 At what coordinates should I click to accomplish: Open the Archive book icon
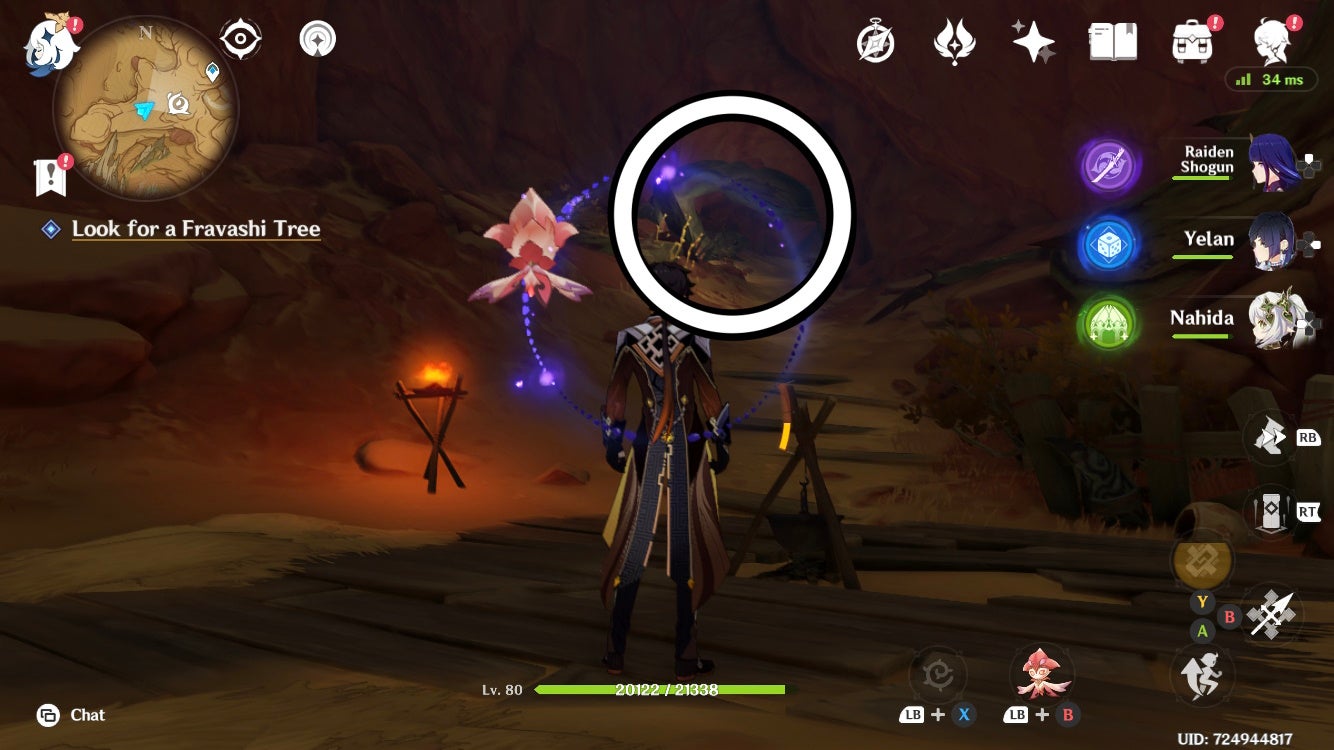(1111, 40)
